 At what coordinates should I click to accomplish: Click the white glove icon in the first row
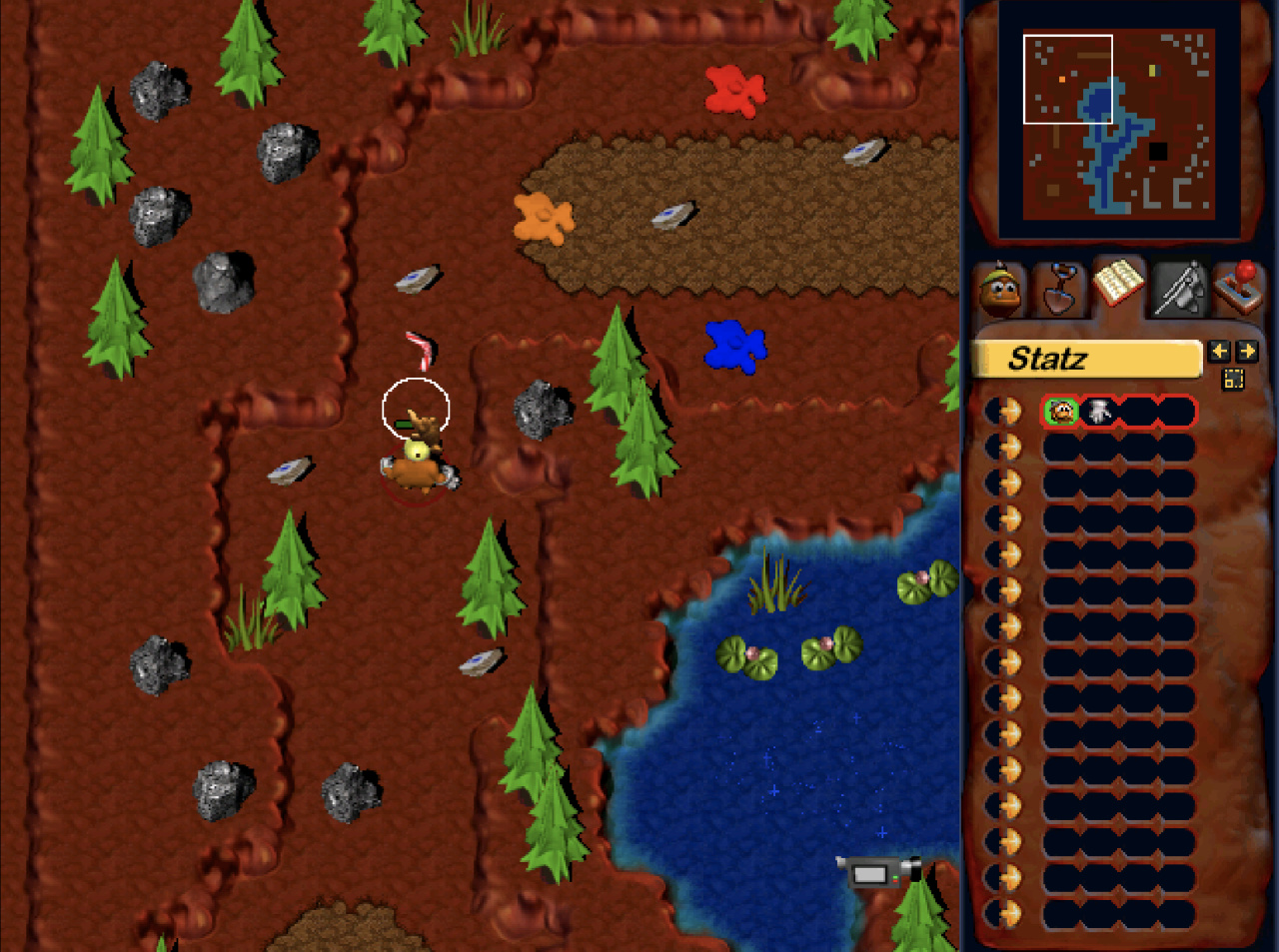[x=1099, y=411]
